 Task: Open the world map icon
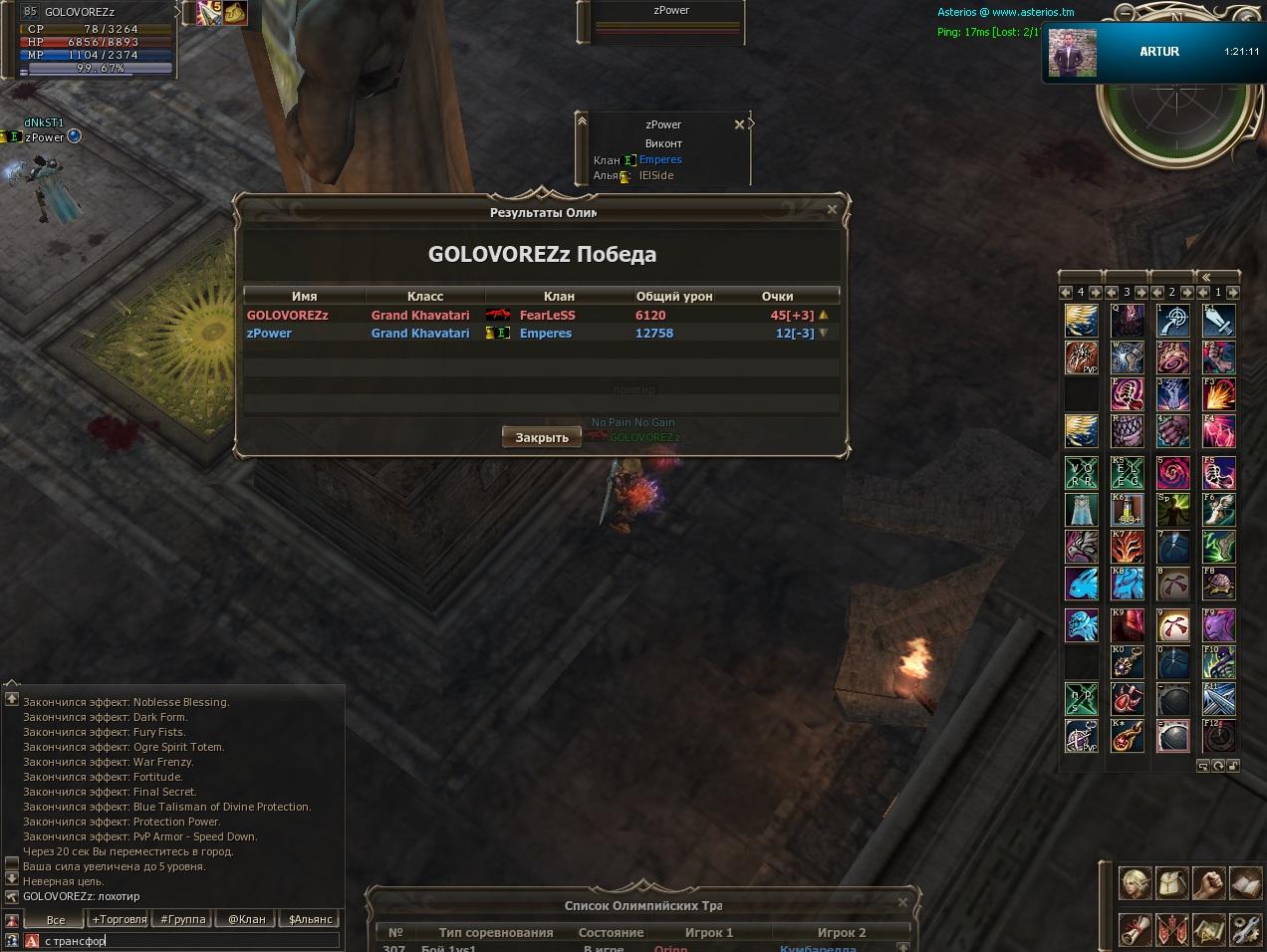pyautogui.click(x=1208, y=928)
